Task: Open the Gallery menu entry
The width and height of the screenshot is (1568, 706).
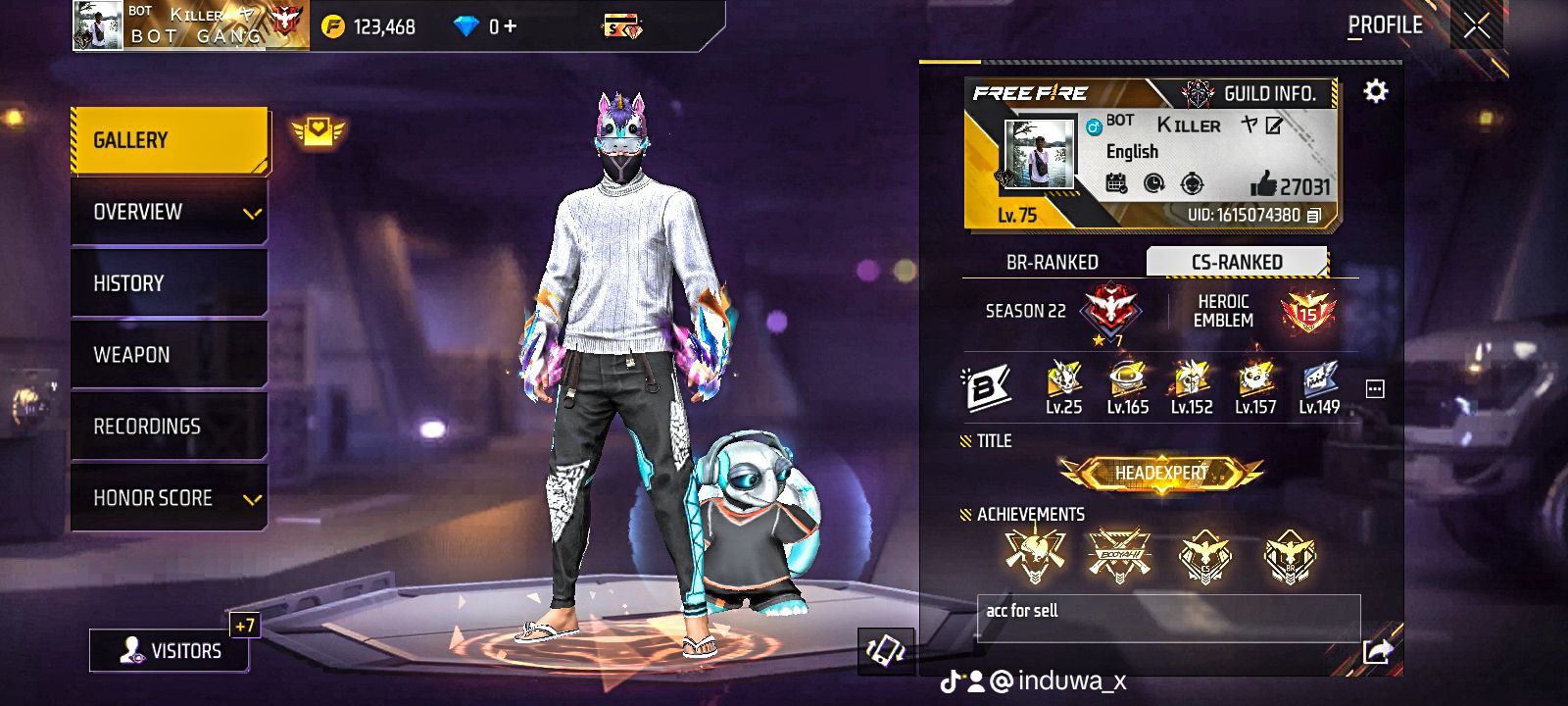Action: (x=169, y=140)
